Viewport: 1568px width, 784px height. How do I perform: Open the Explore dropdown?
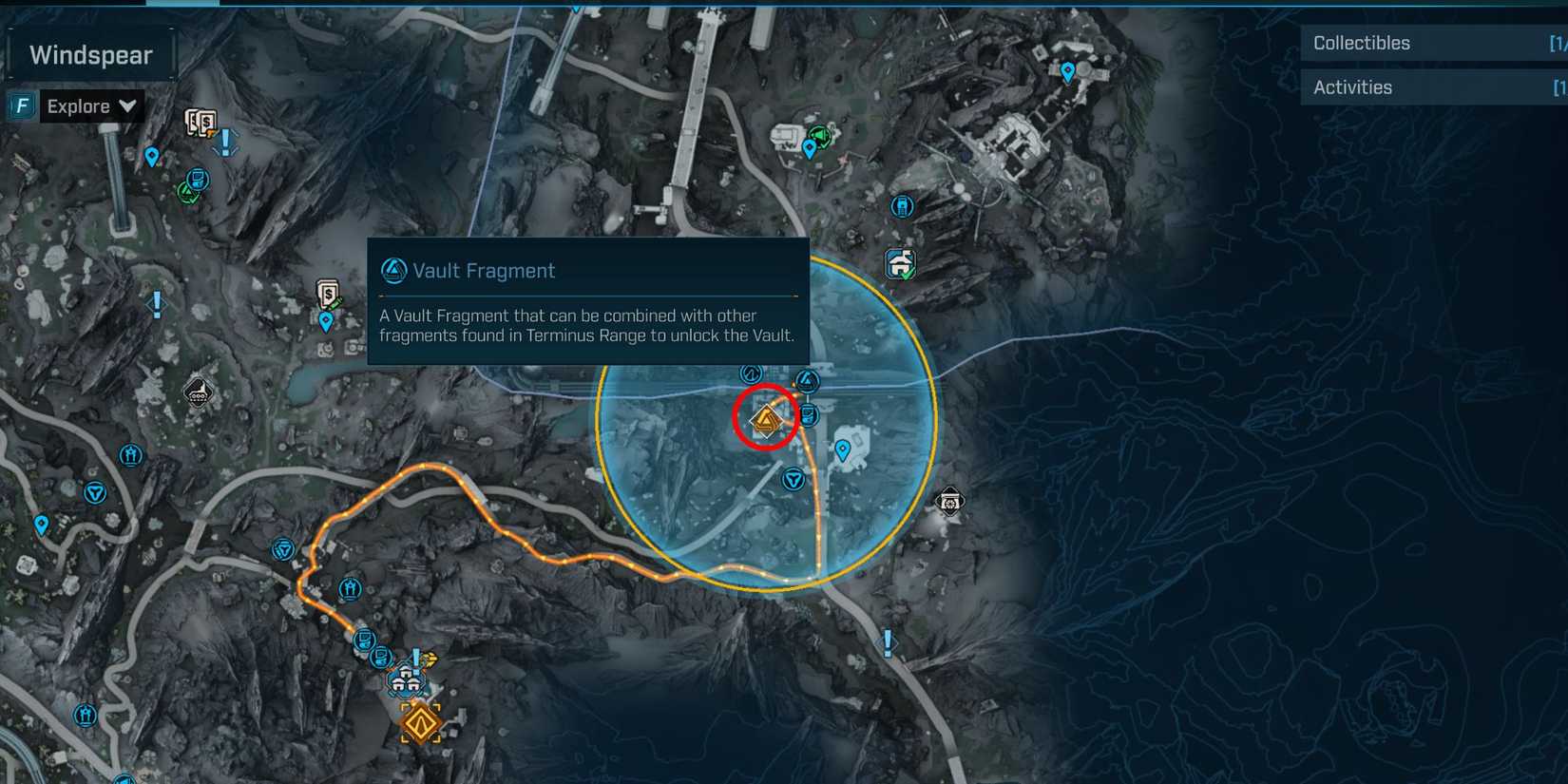pyautogui.click(x=90, y=105)
